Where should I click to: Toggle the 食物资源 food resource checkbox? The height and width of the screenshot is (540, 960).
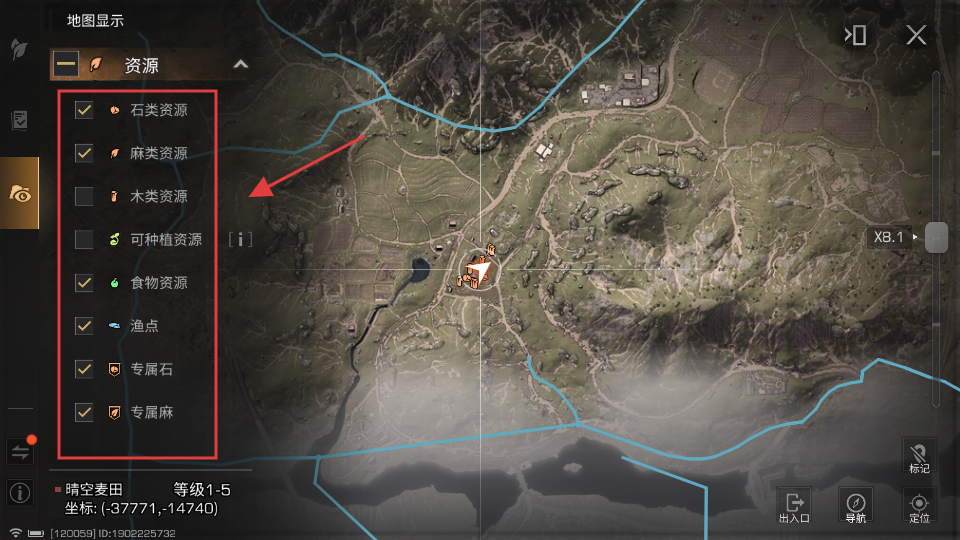84,283
